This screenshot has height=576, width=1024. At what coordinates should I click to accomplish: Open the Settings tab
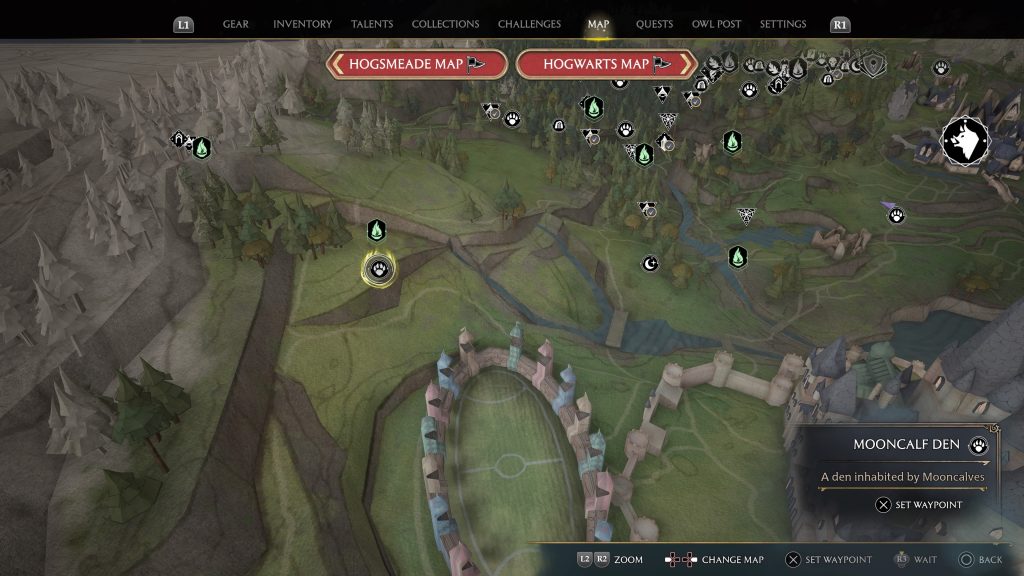[783, 24]
